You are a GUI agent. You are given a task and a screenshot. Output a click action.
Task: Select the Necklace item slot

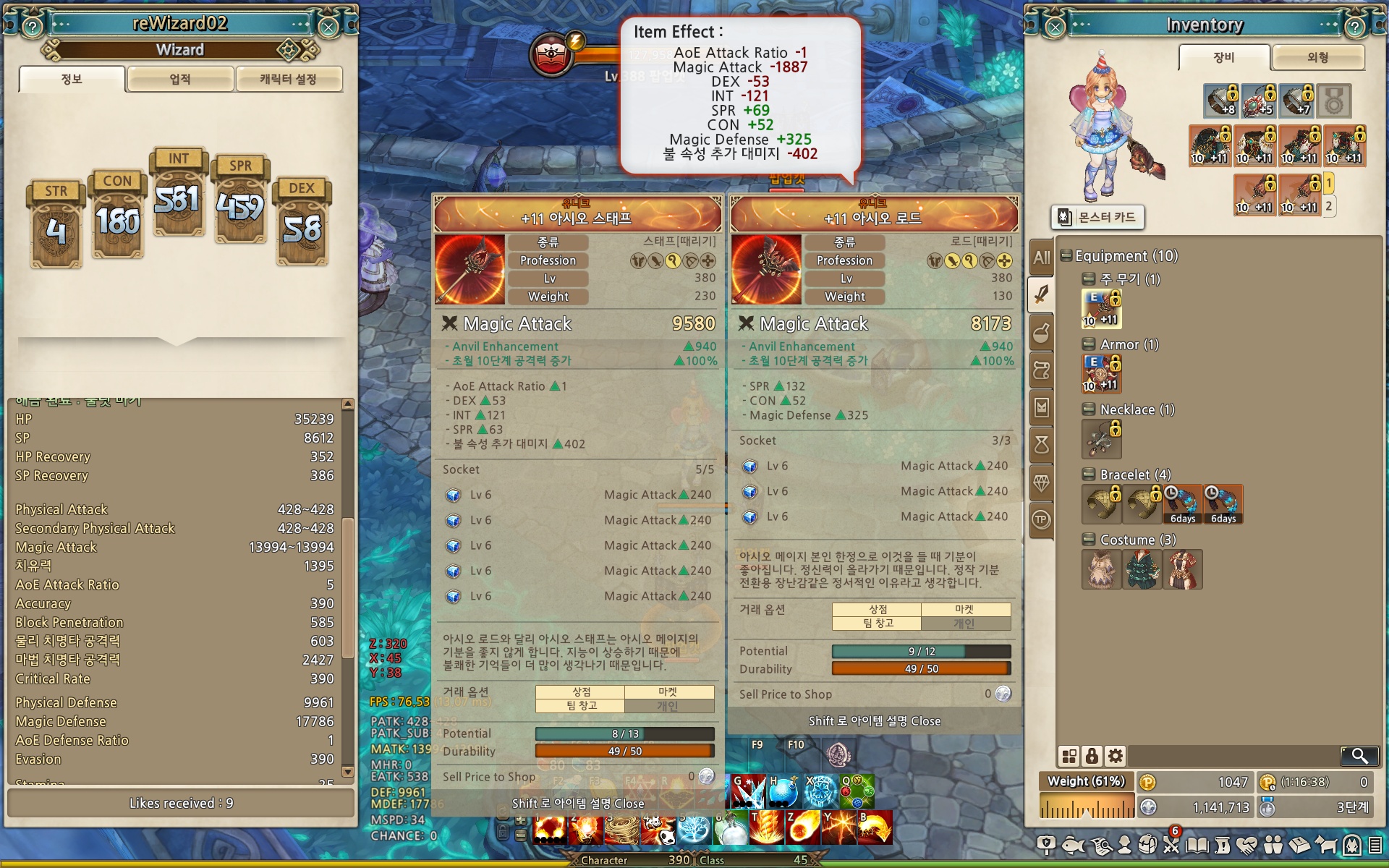[x=1101, y=438]
